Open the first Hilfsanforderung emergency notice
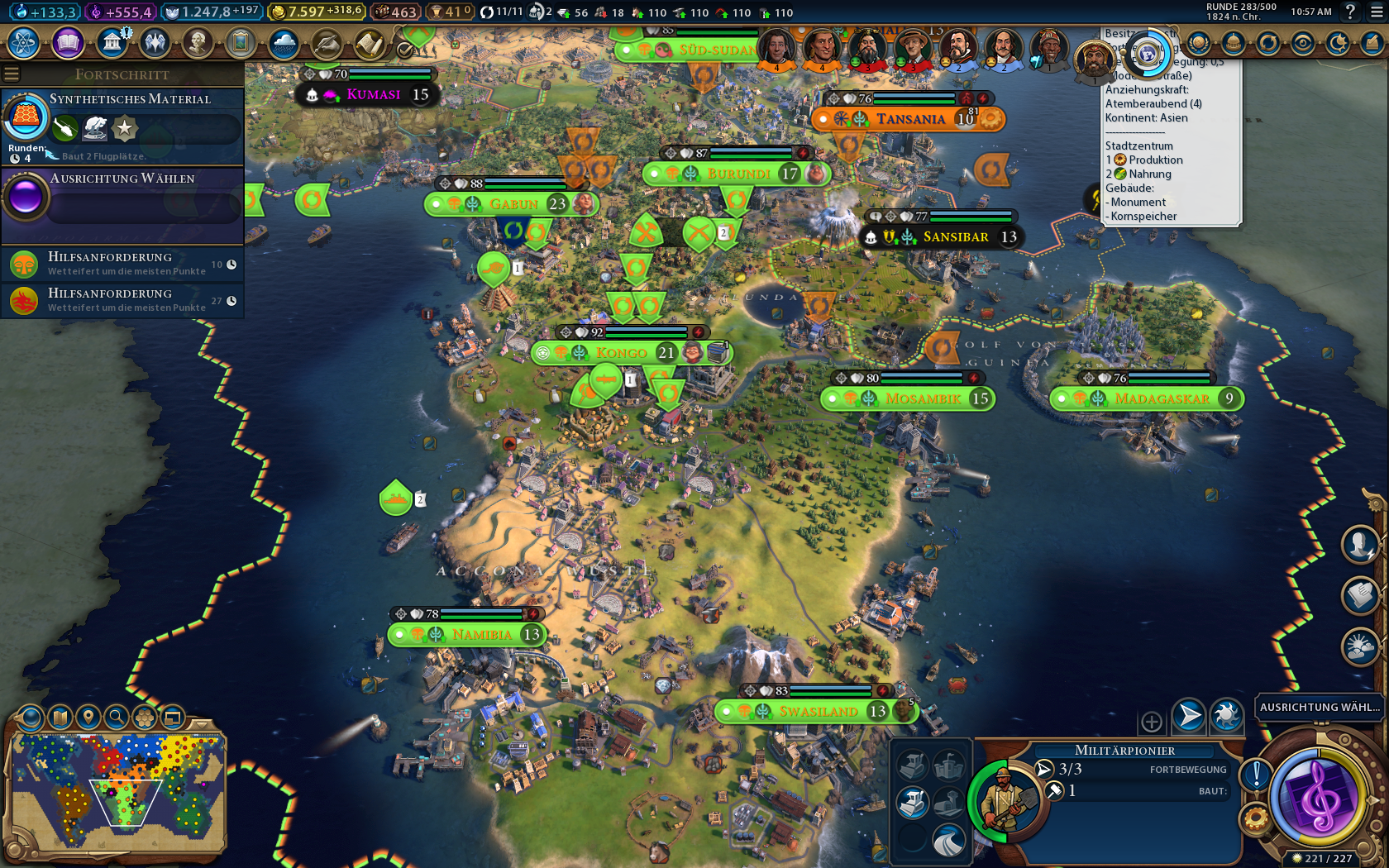Image resolution: width=1389 pixels, height=868 pixels. point(122,264)
